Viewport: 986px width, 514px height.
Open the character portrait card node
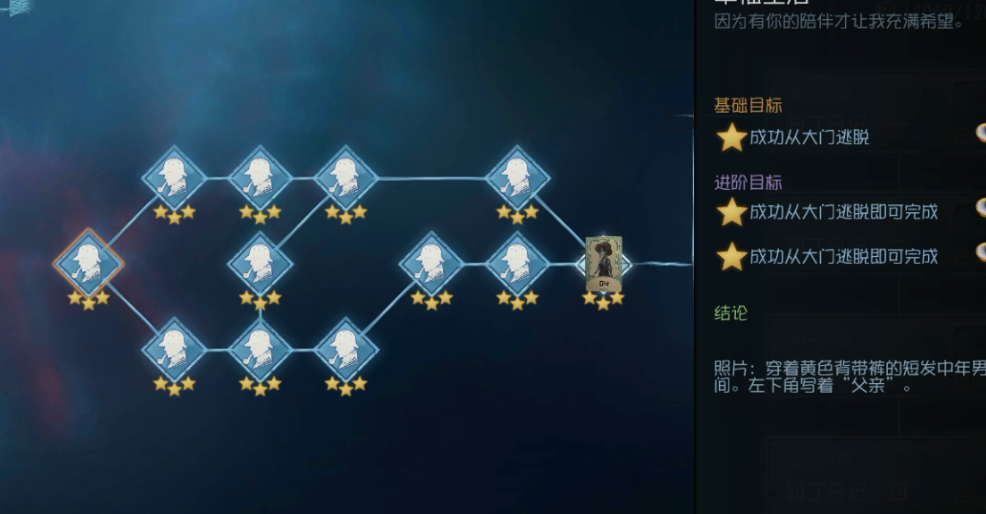point(603,264)
